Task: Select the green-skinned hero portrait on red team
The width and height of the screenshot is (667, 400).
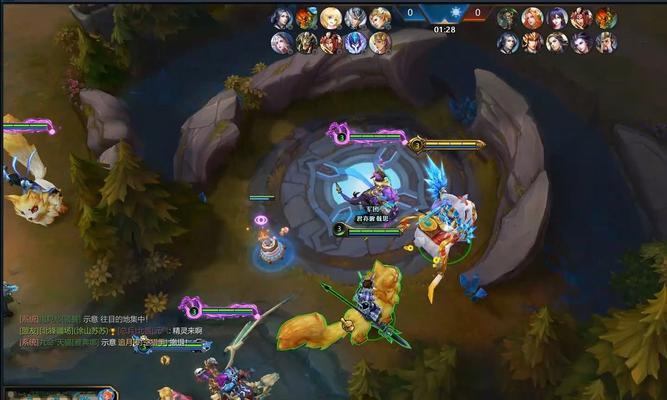Action: tap(508, 18)
